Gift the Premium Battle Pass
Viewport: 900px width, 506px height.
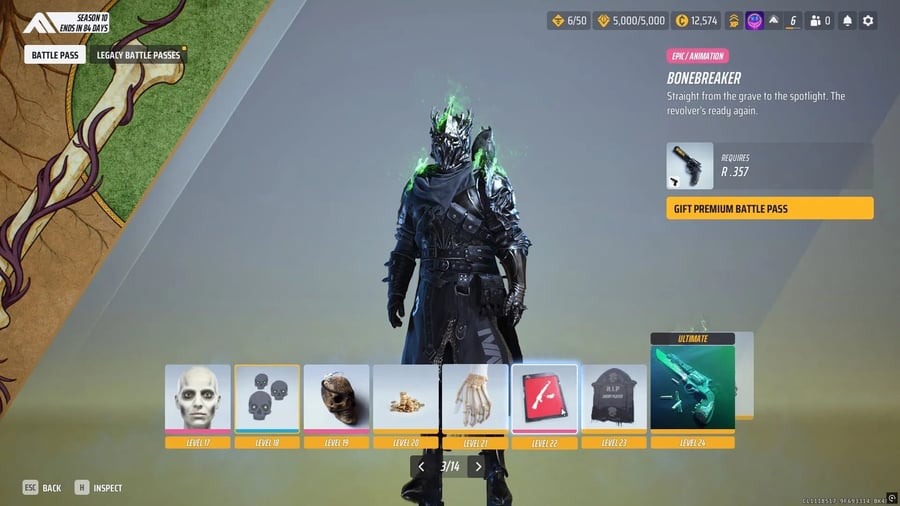[769, 208]
